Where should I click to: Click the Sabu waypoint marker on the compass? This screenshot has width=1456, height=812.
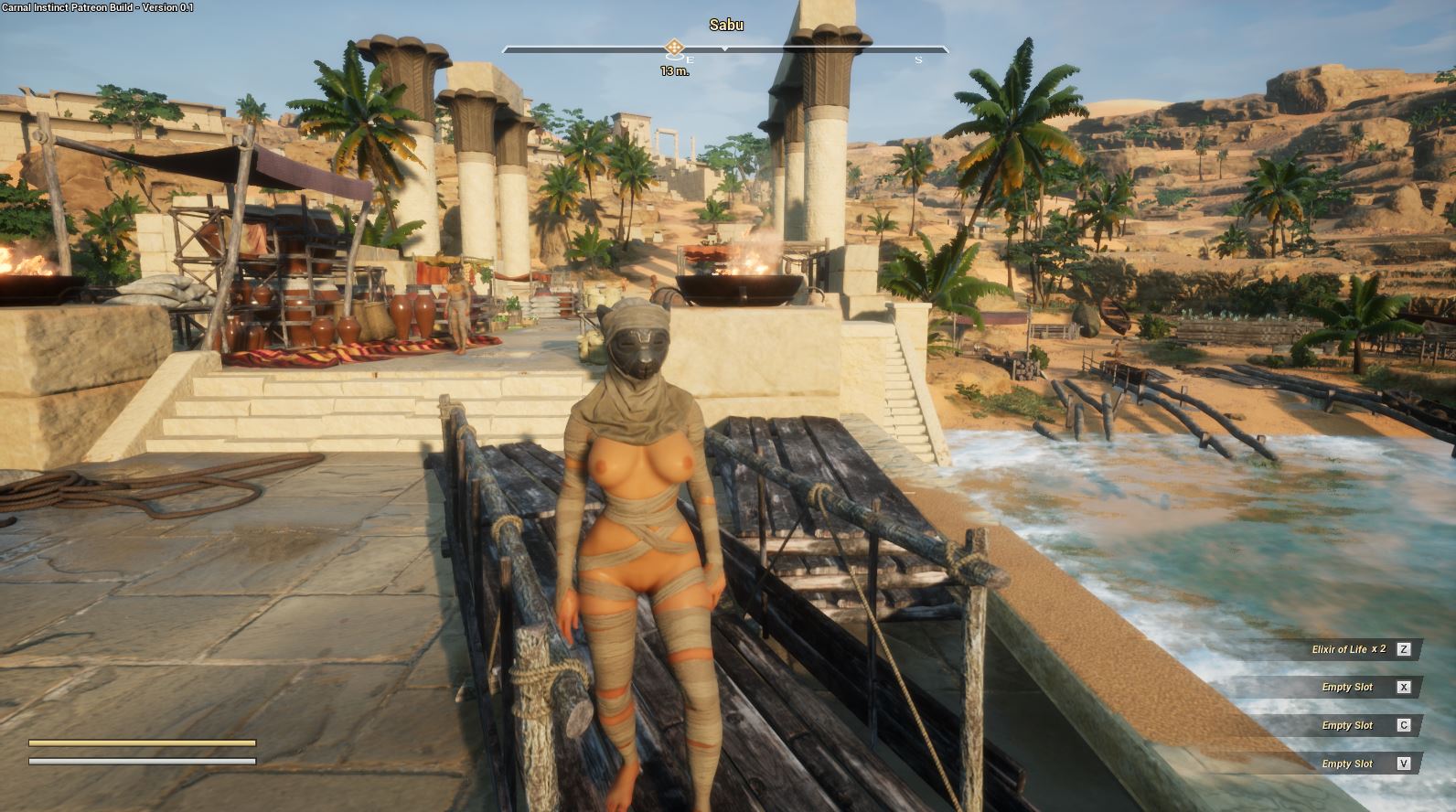tap(674, 47)
